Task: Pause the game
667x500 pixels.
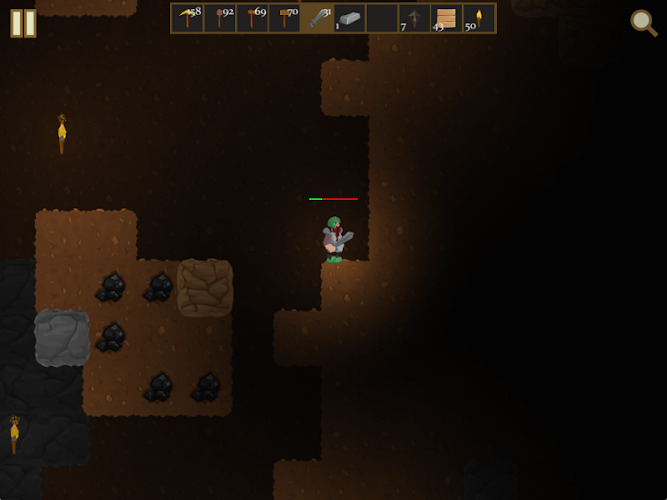Action: [x=23, y=22]
